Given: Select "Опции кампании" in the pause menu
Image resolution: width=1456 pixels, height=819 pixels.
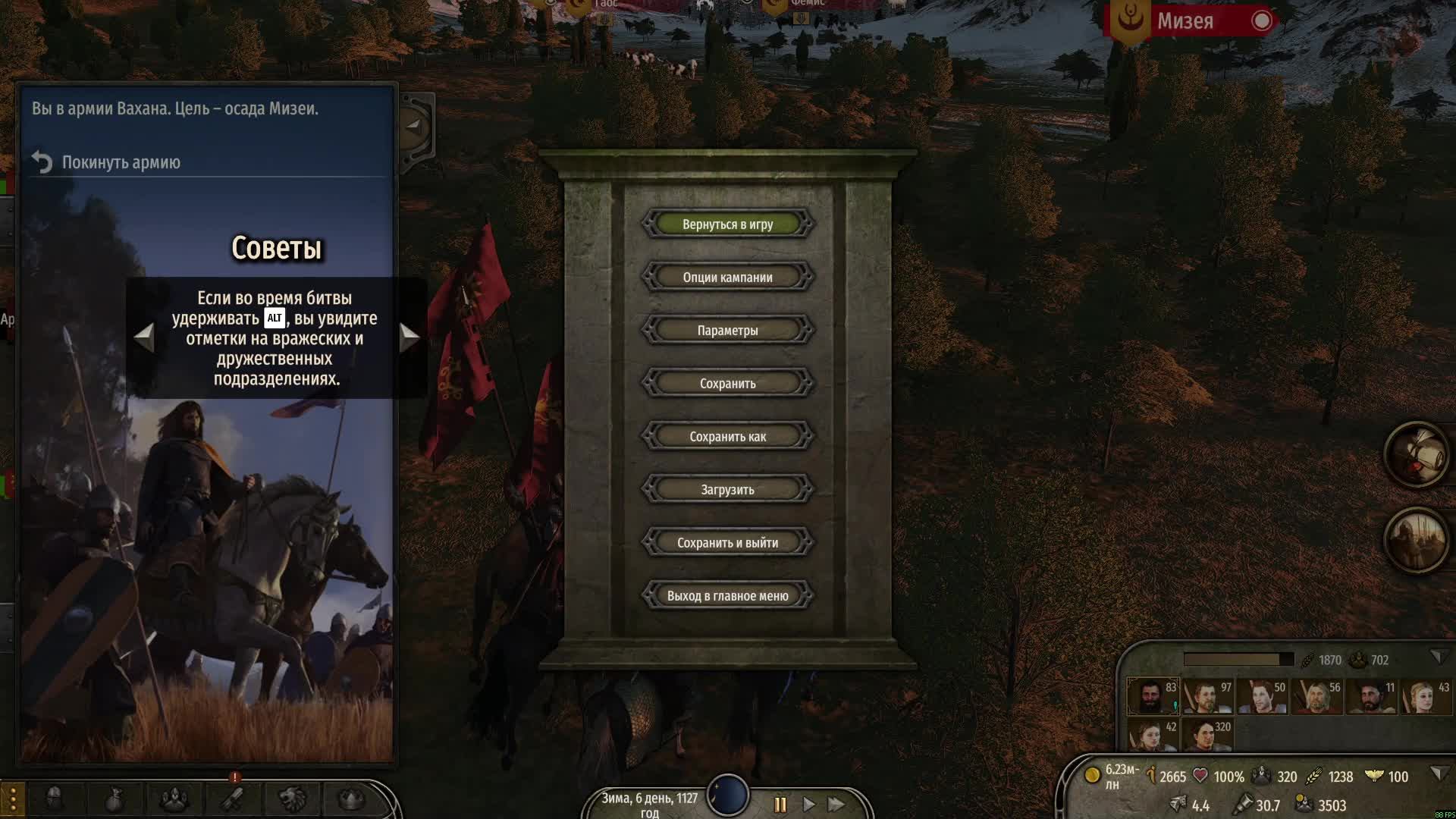Looking at the screenshot, I should [x=727, y=277].
